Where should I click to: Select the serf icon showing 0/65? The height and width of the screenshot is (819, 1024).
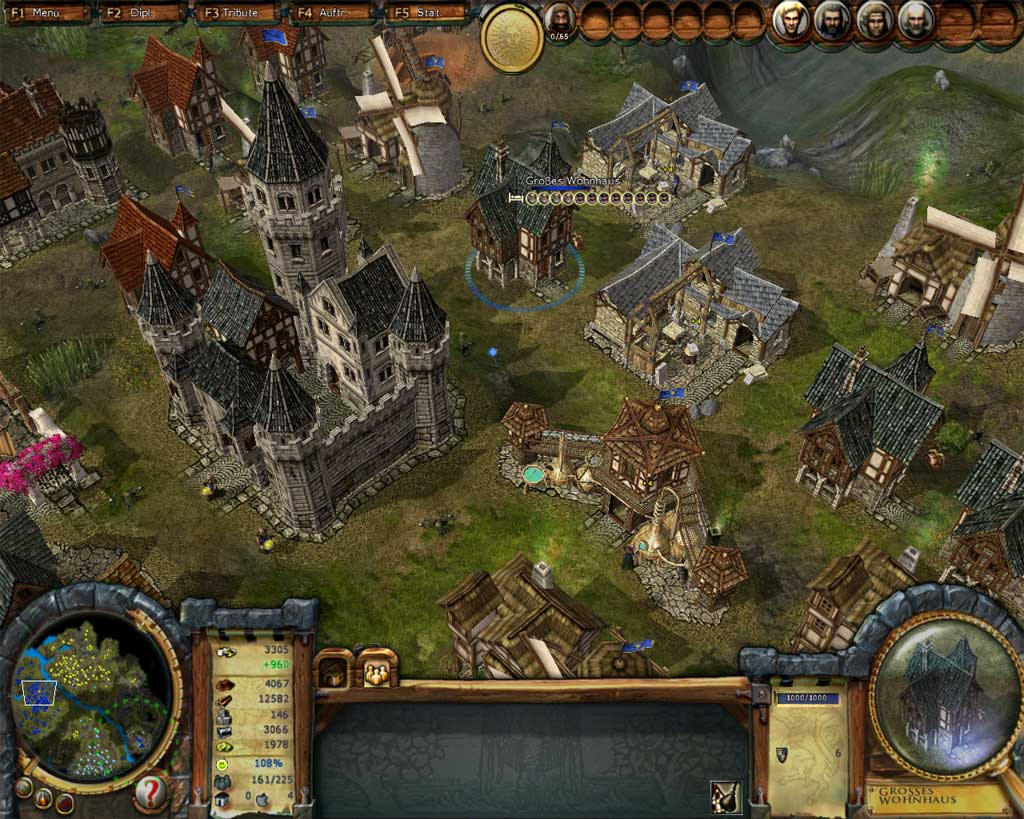coord(560,20)
